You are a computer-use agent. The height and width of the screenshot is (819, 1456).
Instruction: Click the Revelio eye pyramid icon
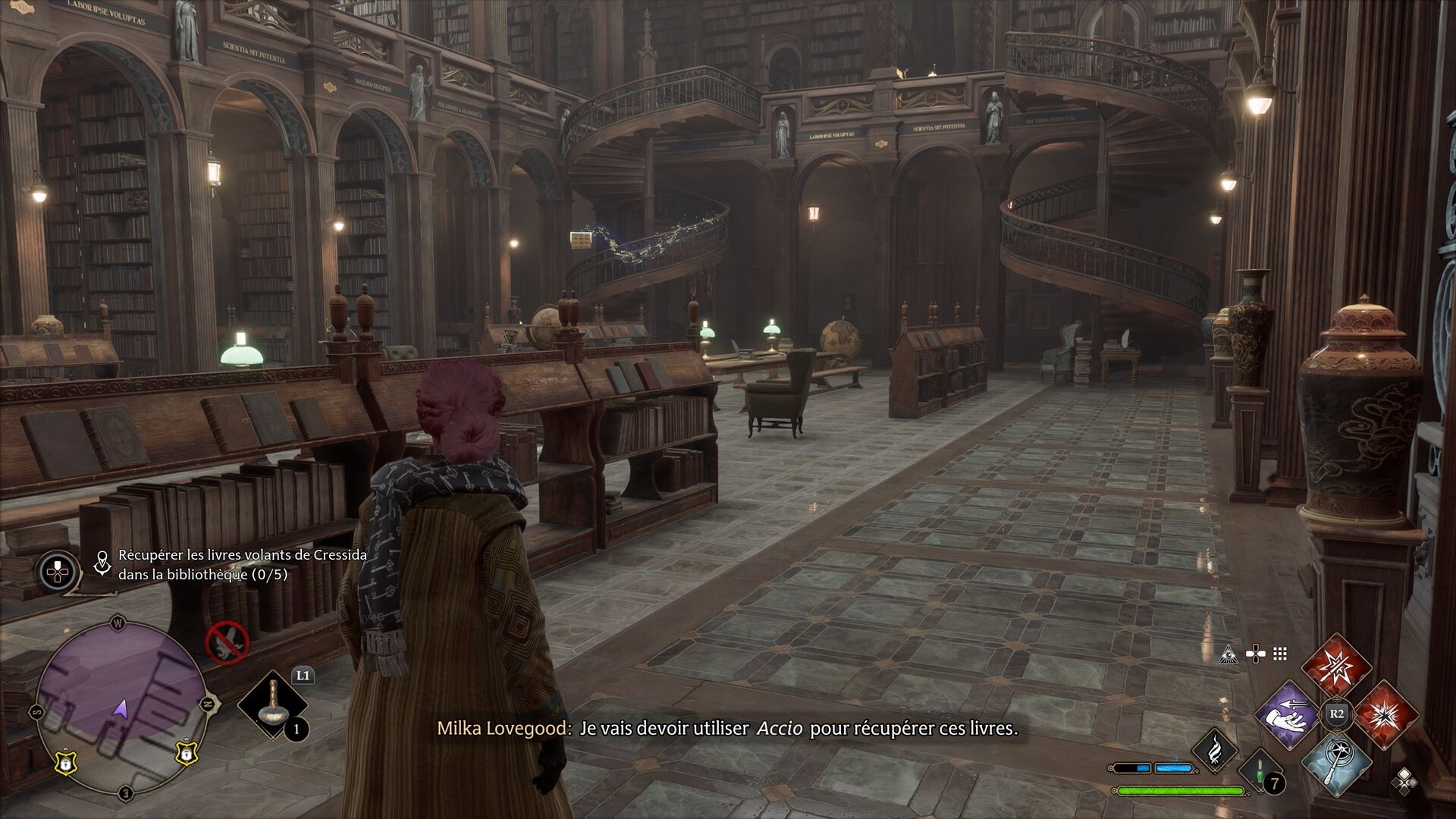1228,655
